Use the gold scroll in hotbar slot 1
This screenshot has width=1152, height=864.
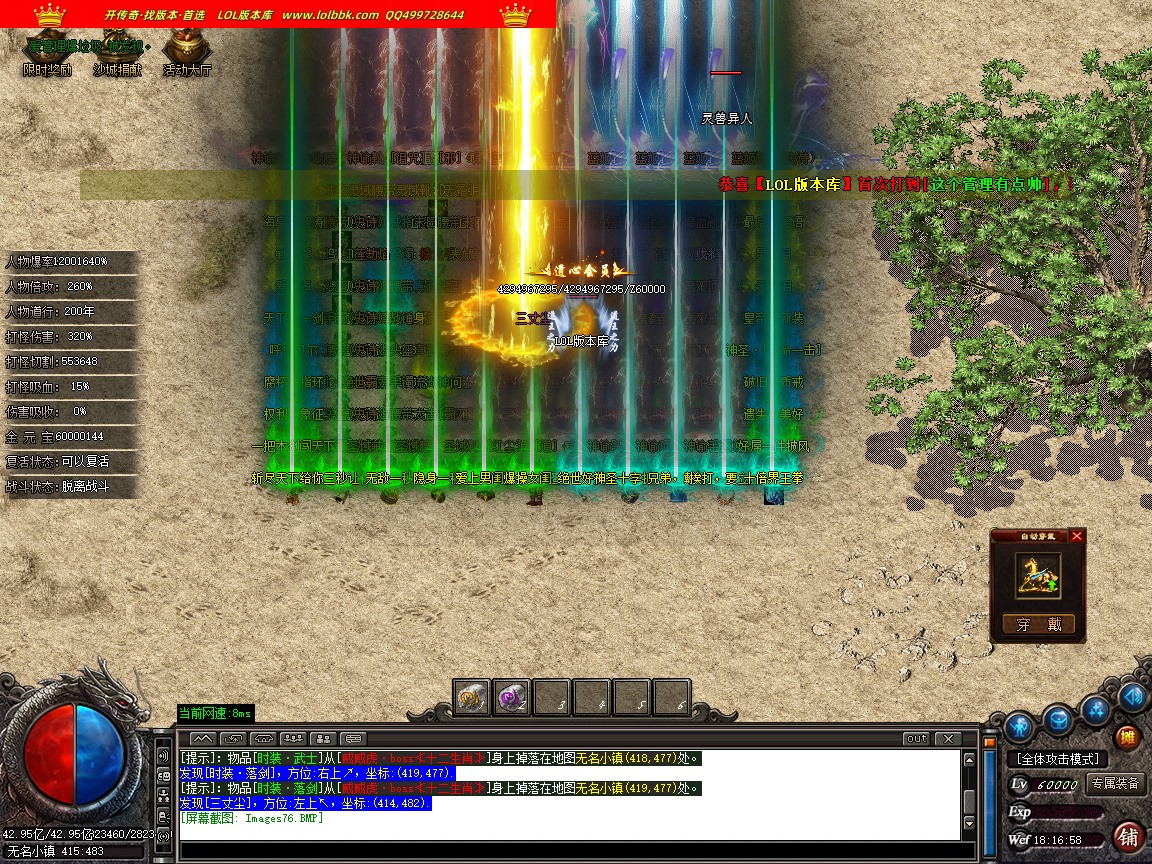tap(471, 697)
